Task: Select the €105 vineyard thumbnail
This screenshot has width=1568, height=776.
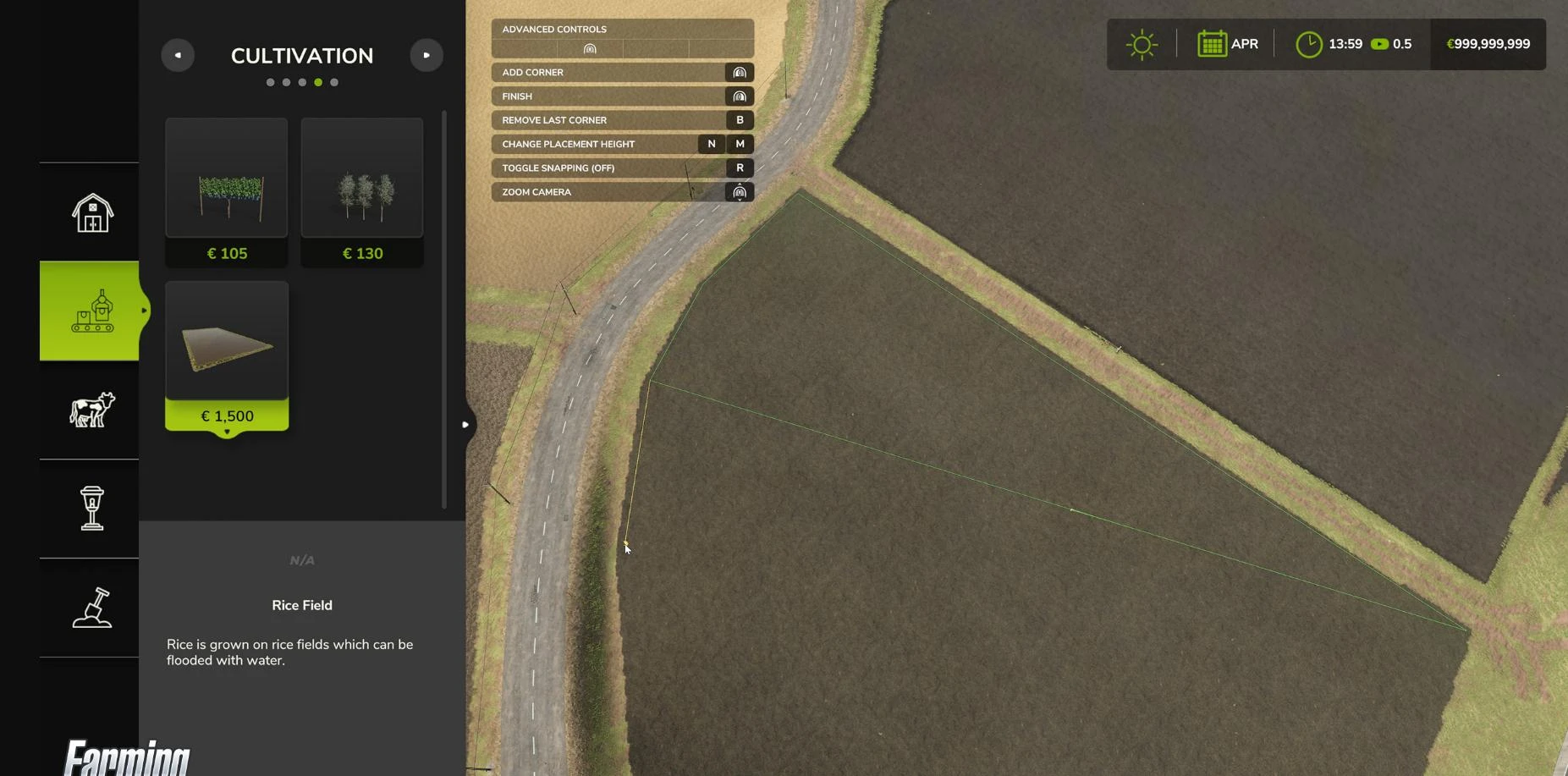Action: coord(226,178)
